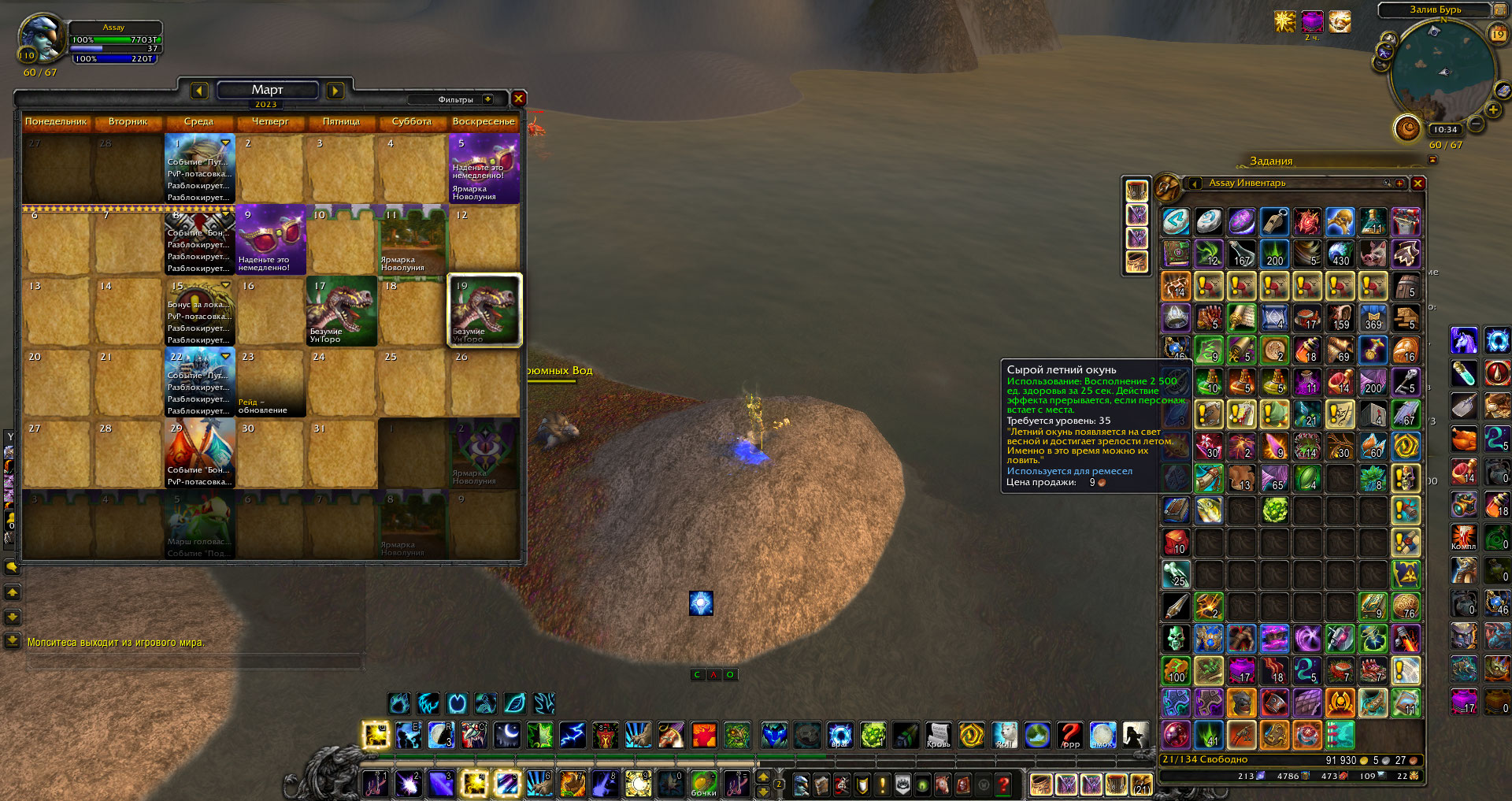Select March 23 Рейд обновление day
The image size is (1512, 801).
click(270, 383)
